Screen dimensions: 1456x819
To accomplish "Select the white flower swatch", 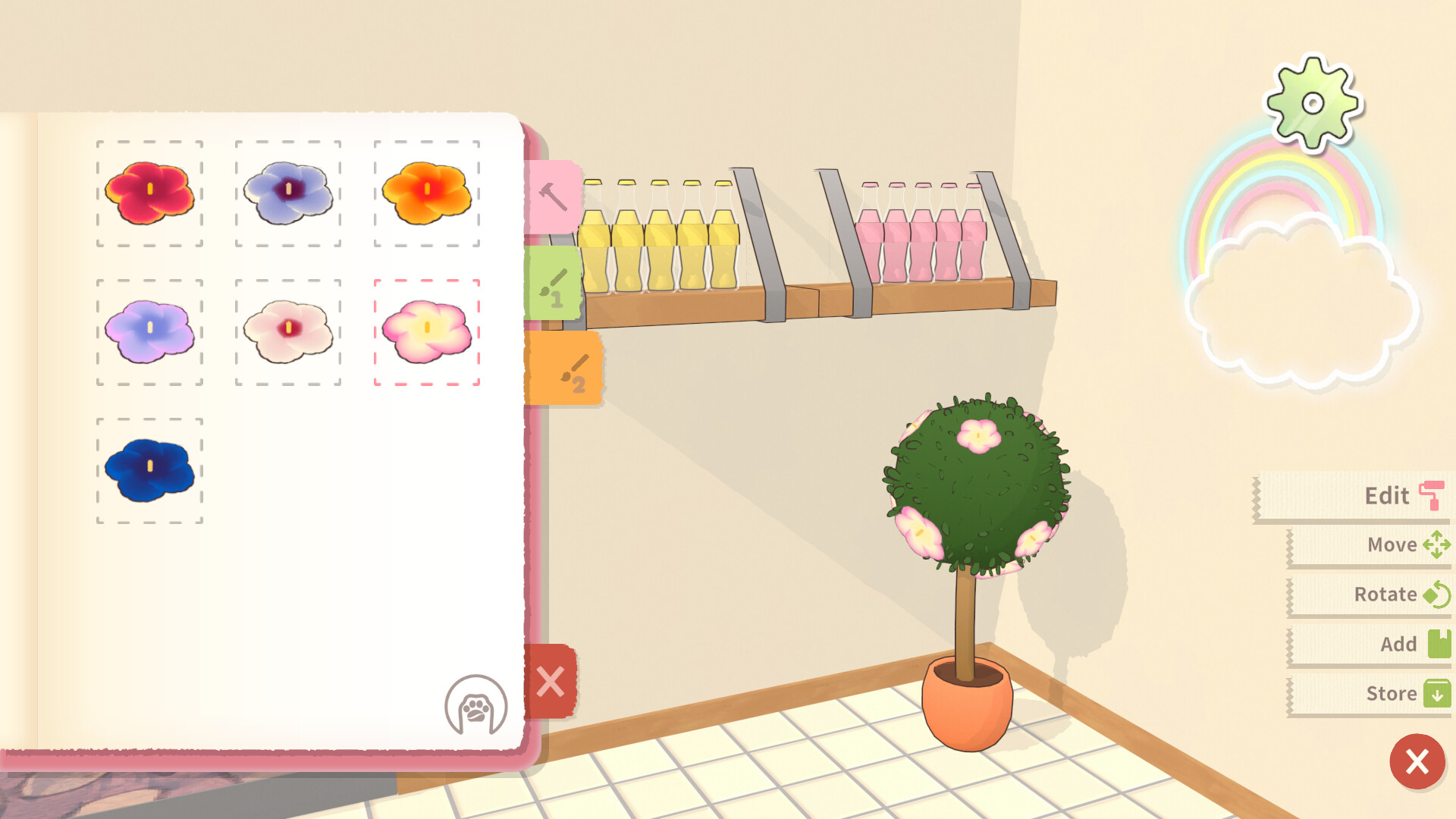I will [288, 331].
